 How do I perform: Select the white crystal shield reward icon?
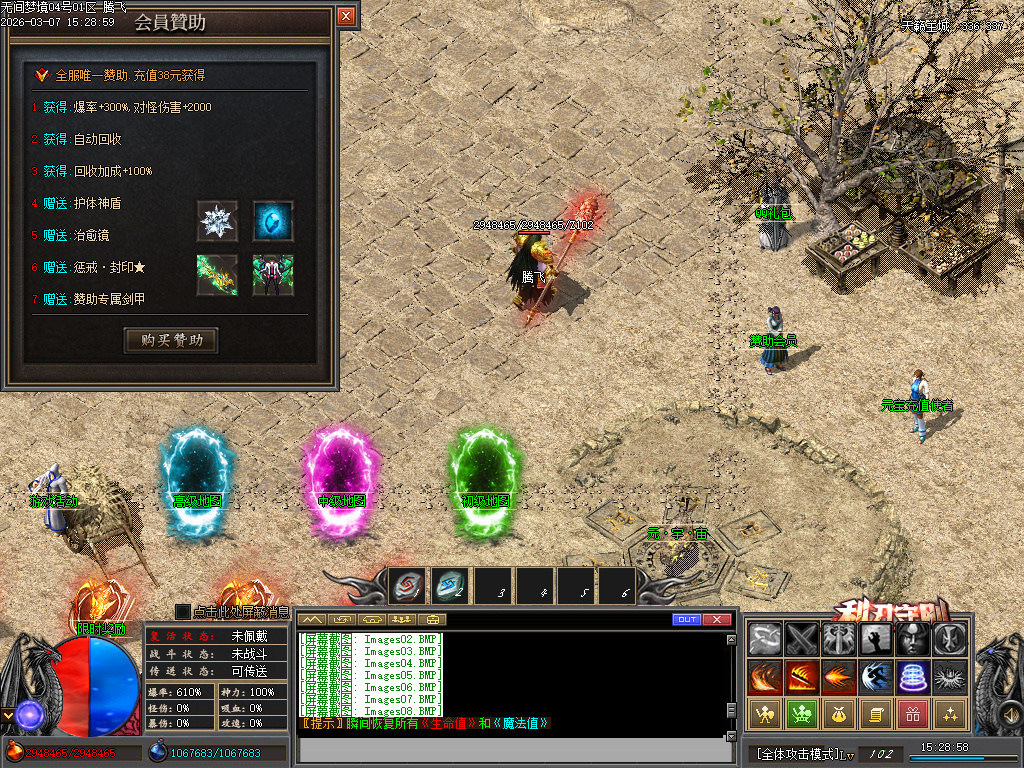(x=217, y=221)
